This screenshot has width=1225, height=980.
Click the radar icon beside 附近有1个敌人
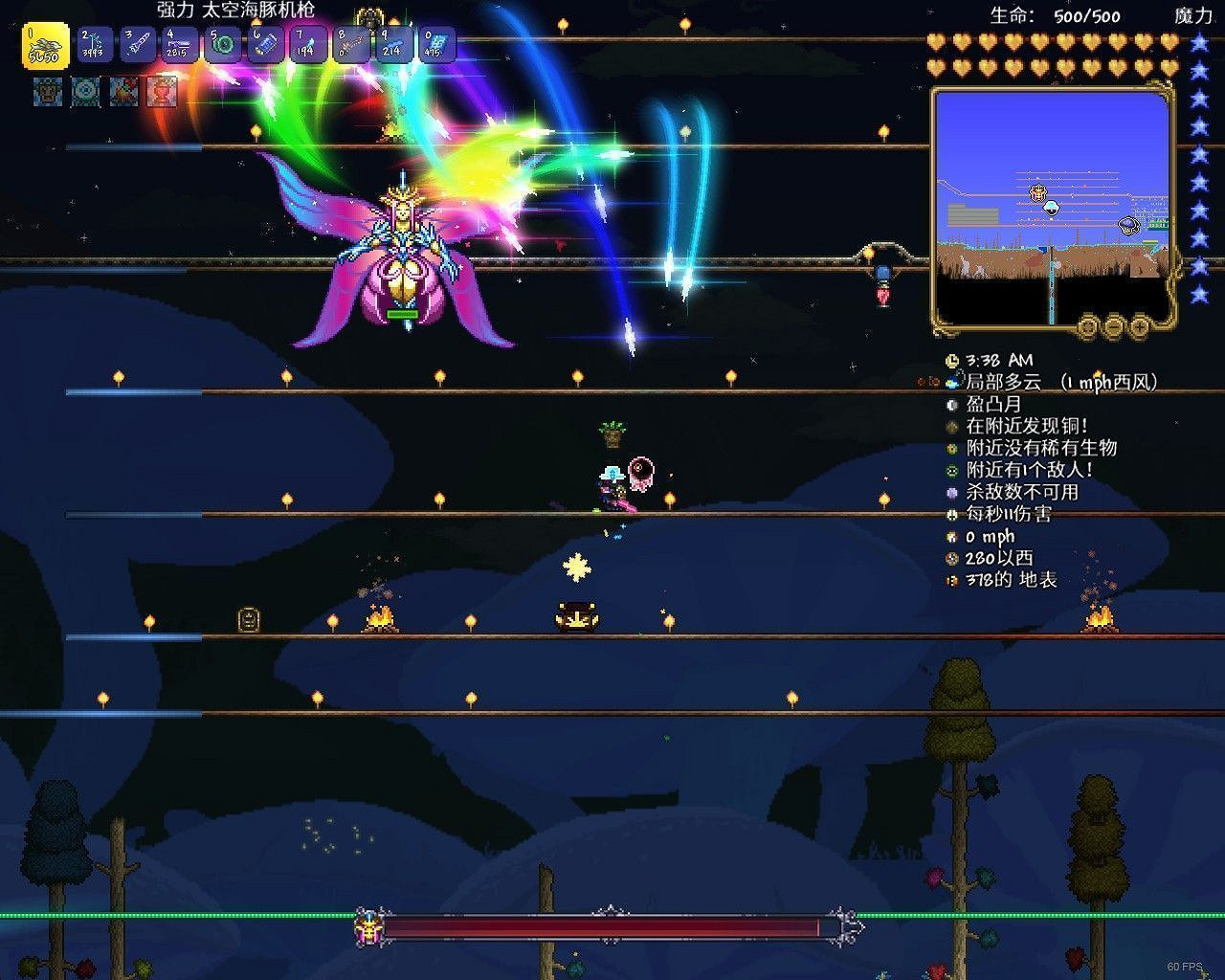(x=951, y=469)
